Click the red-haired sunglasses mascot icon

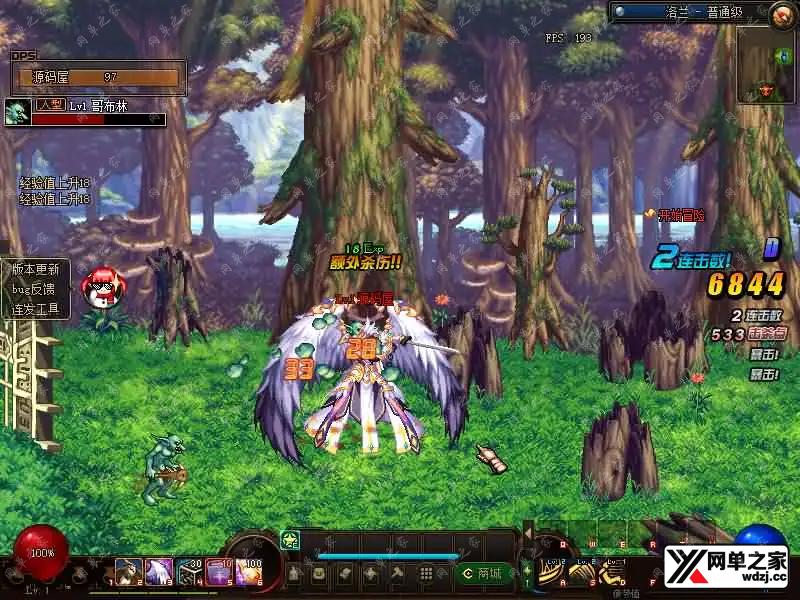(100, 287)
